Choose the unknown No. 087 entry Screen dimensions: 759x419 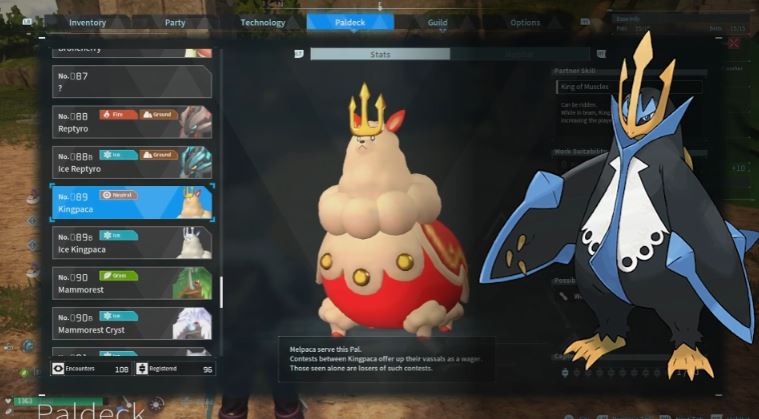(131, 81)
